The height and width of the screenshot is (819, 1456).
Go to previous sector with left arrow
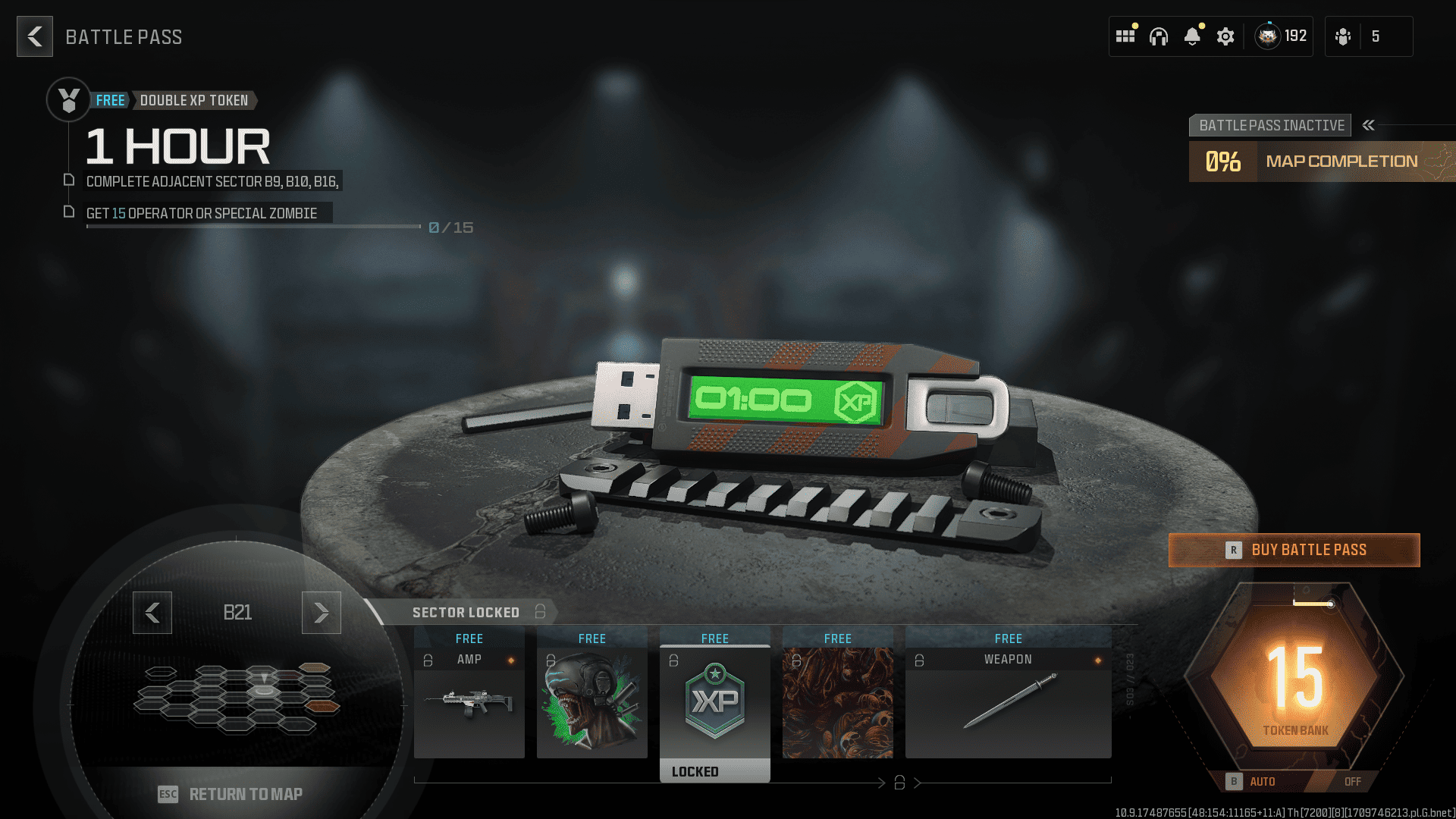coord(152,613)
